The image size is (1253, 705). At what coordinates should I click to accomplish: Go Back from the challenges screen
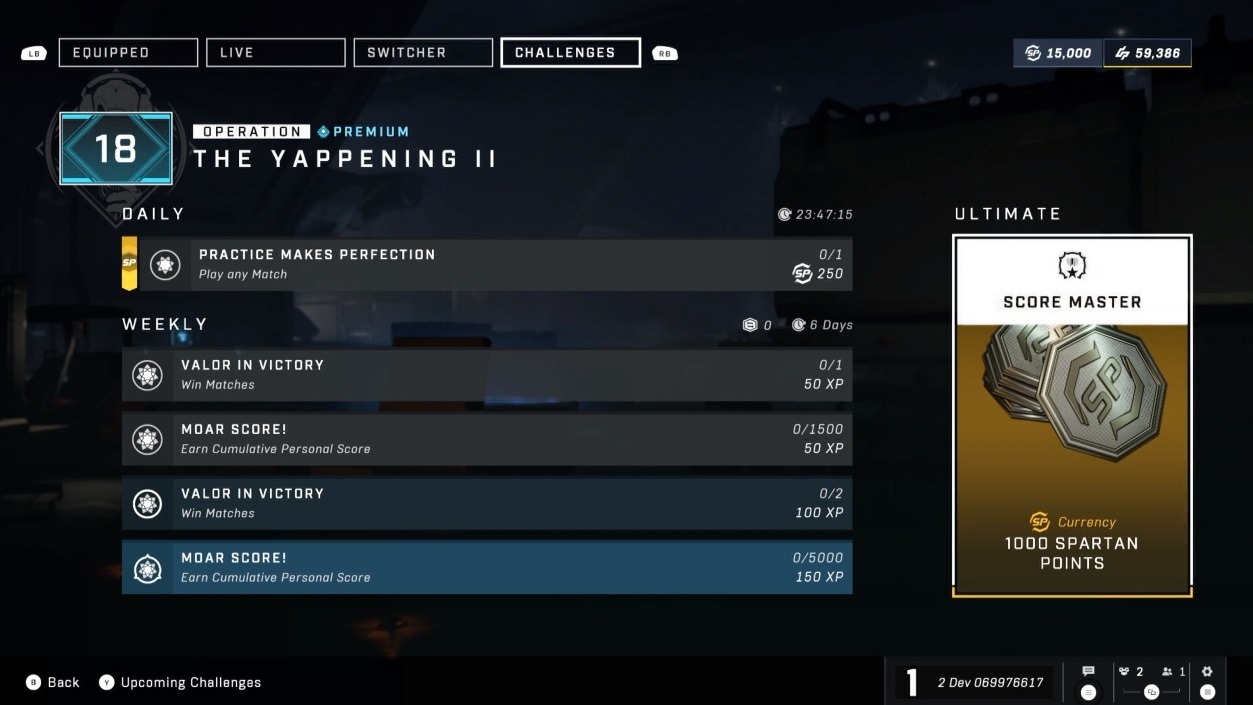click(53, 682)
